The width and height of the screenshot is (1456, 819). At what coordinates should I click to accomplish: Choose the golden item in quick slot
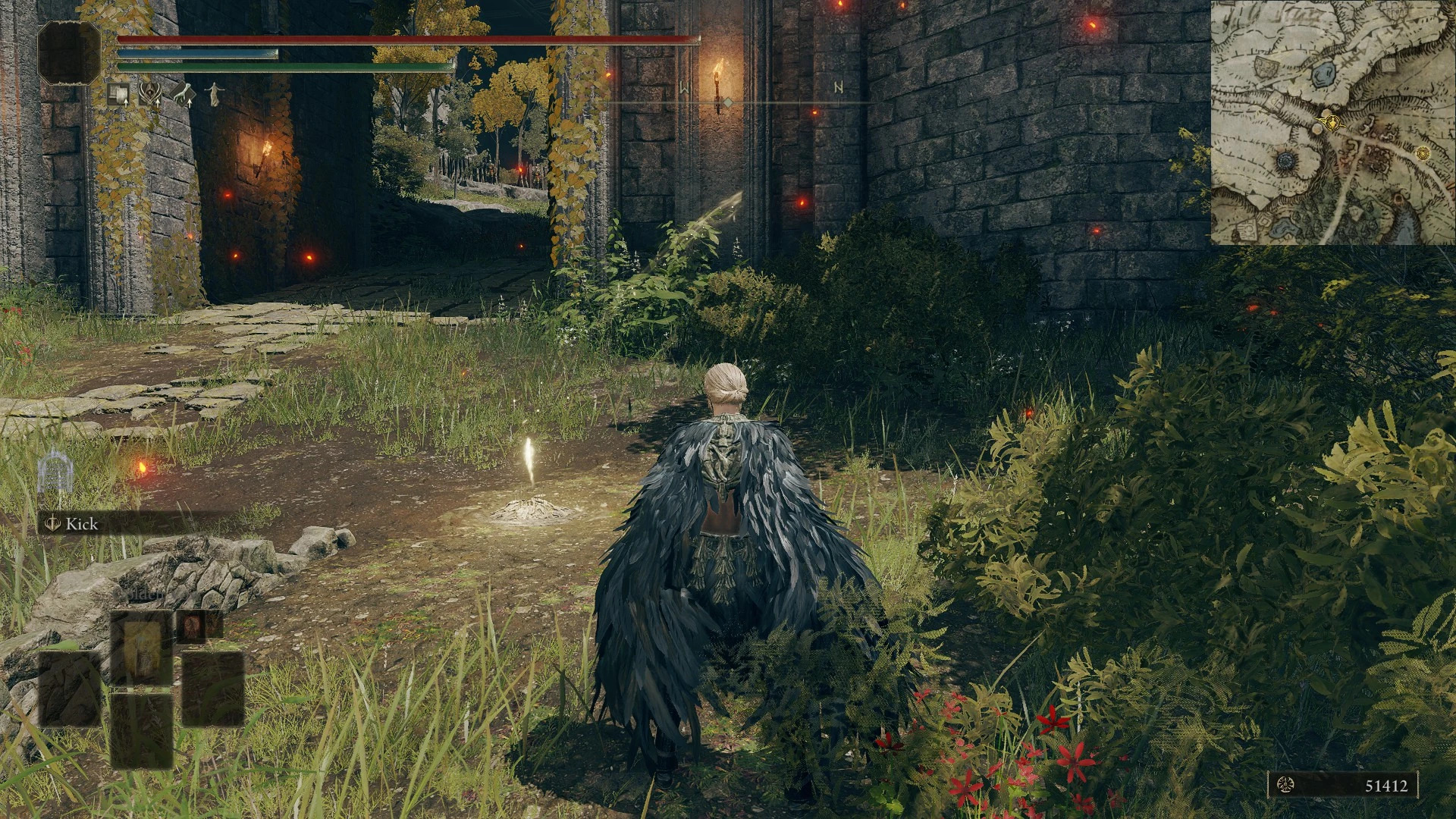pyautogui.click(x=142, y=648)
